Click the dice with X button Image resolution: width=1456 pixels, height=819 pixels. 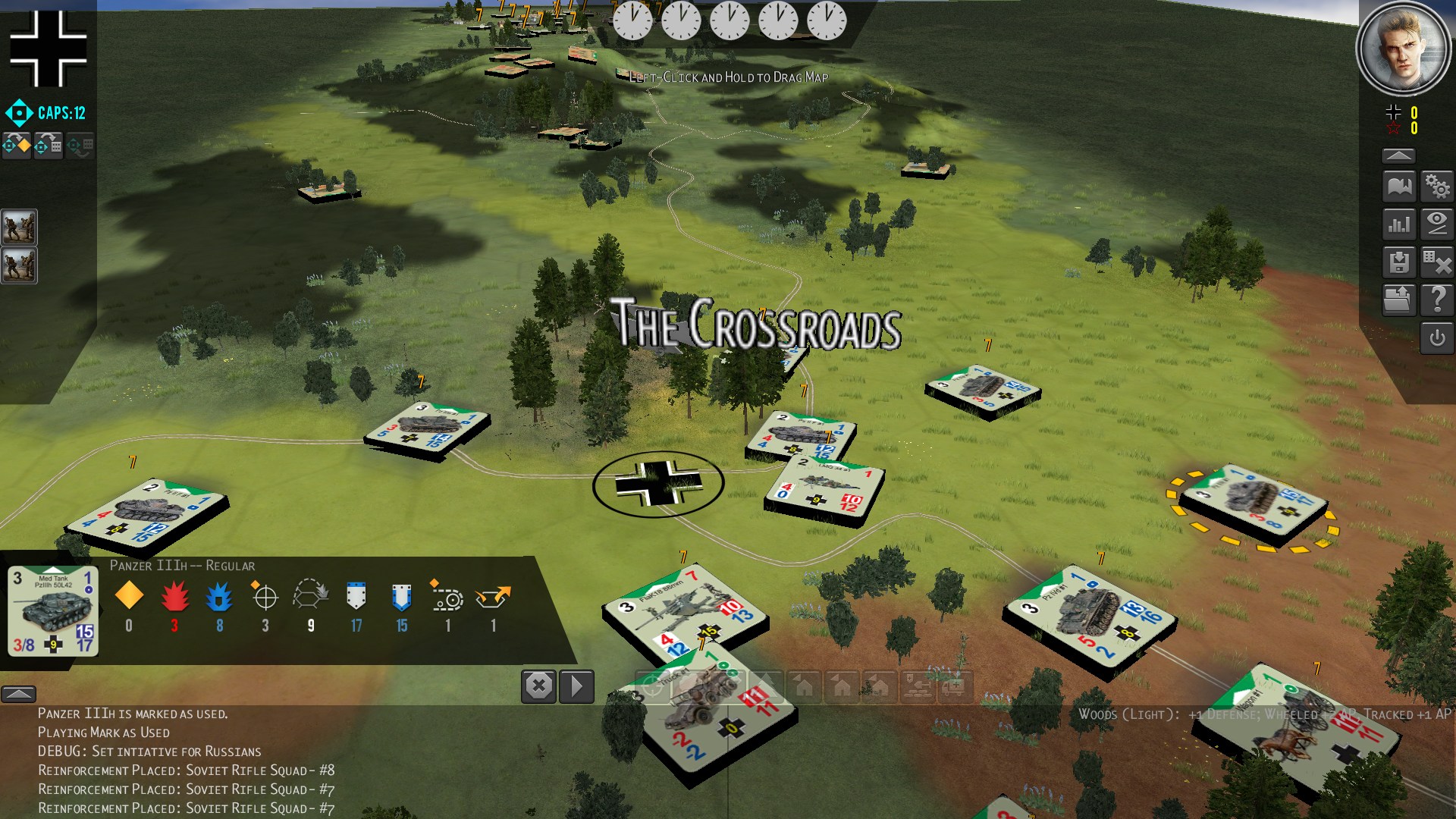pos(1437,262)
